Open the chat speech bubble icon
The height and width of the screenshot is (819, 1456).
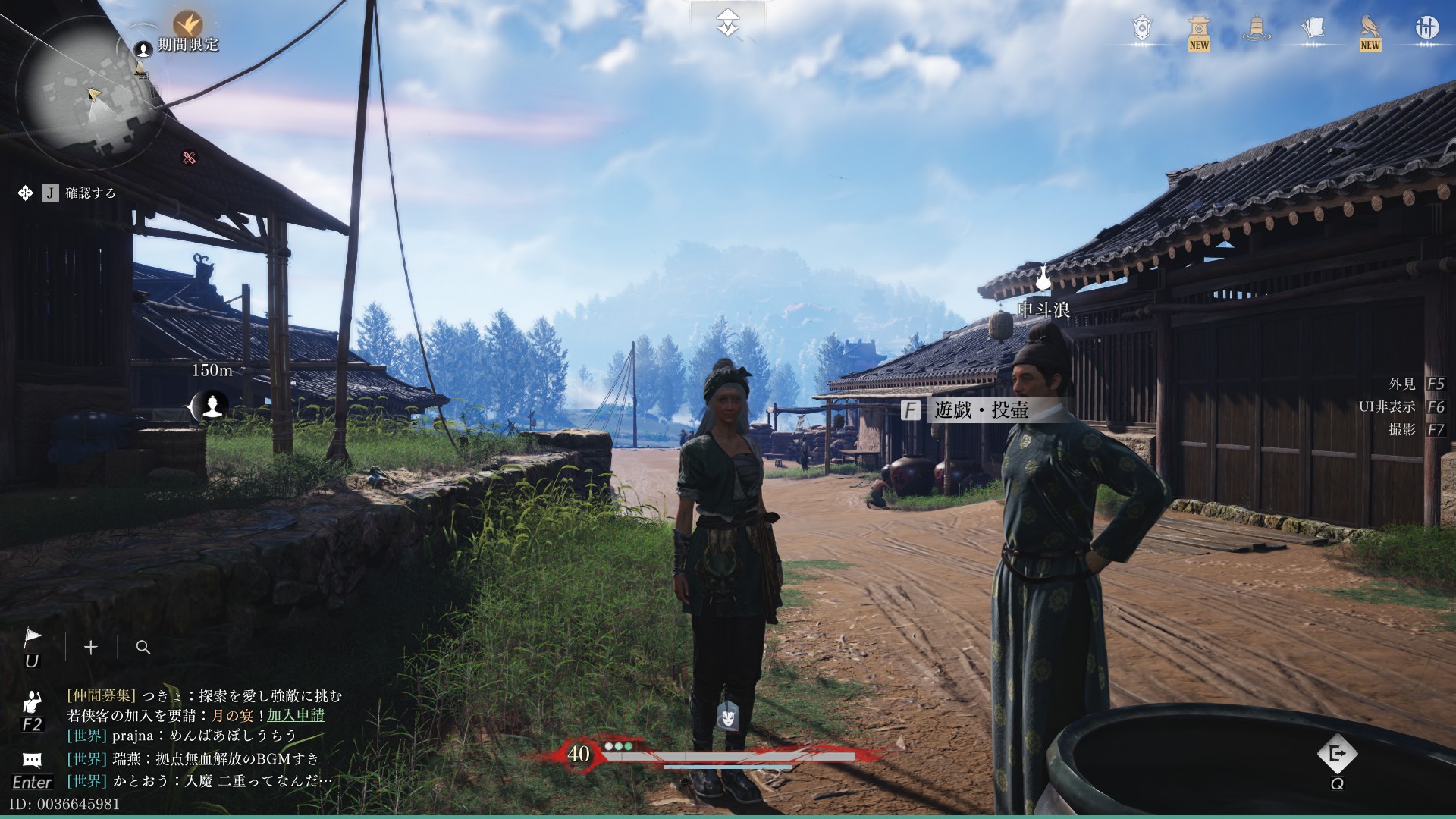point(32,760)
